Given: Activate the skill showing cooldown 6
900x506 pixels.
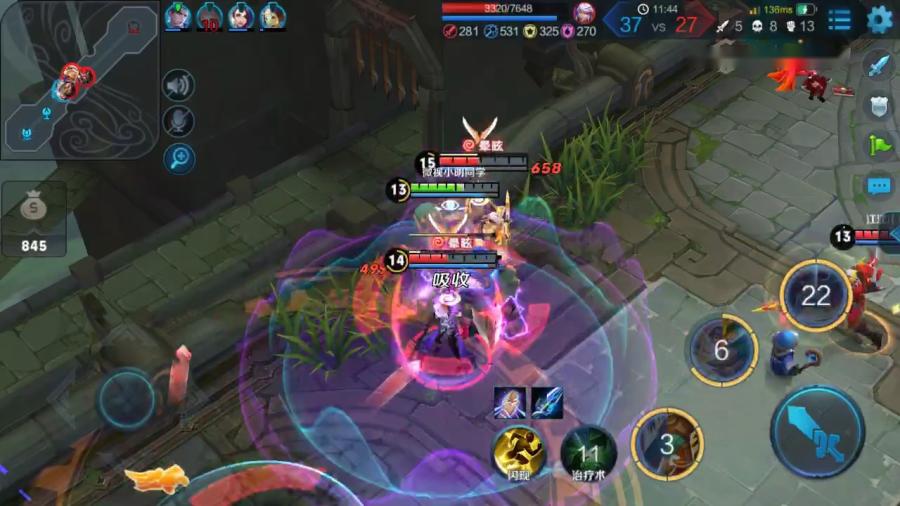Looking at the screenshot, I should (722, 349).
